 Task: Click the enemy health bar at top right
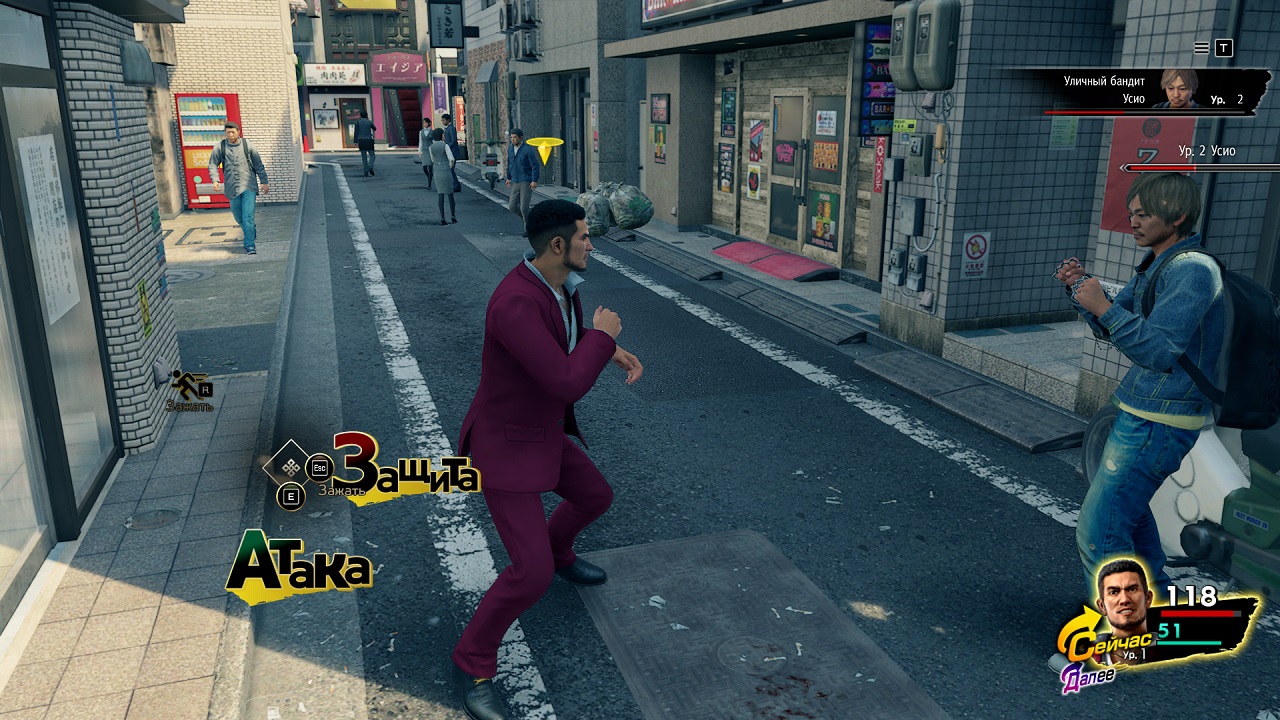pos(1144,112)
